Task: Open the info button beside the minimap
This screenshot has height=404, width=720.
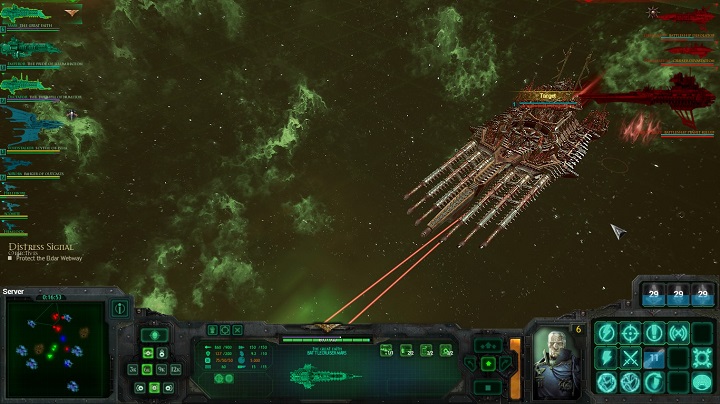Action: coord(120,308)
